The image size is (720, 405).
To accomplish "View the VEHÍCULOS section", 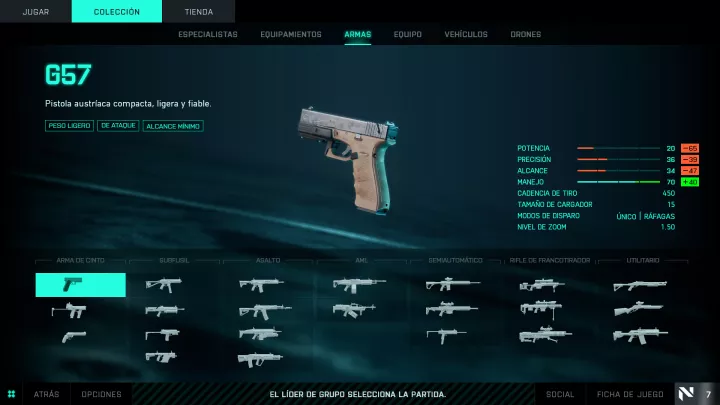I will (x=466, y=34).
